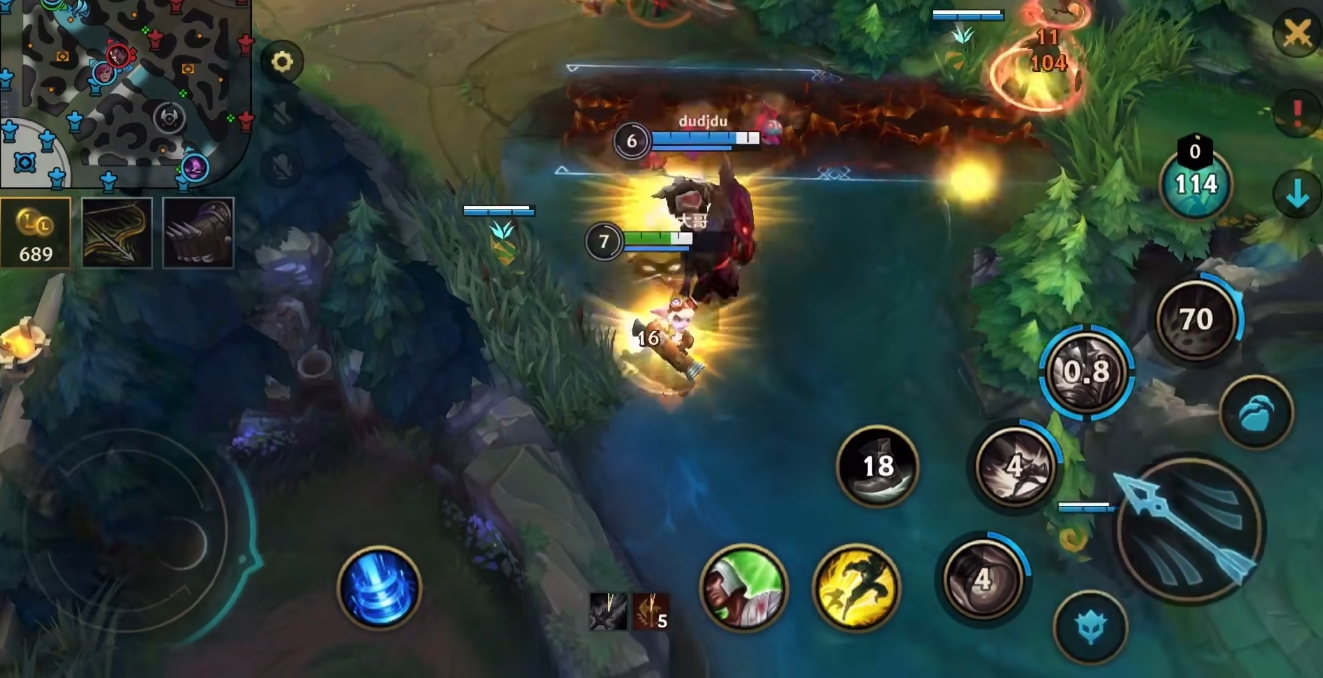1323x678 pixels.
Task: Buy the recommended bow item
Action: tap(117, 232)
